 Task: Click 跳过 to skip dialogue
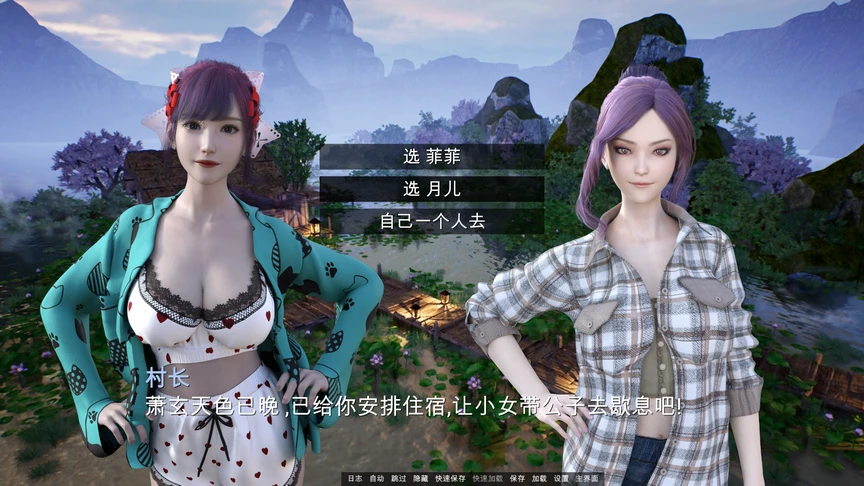[400, 478]
